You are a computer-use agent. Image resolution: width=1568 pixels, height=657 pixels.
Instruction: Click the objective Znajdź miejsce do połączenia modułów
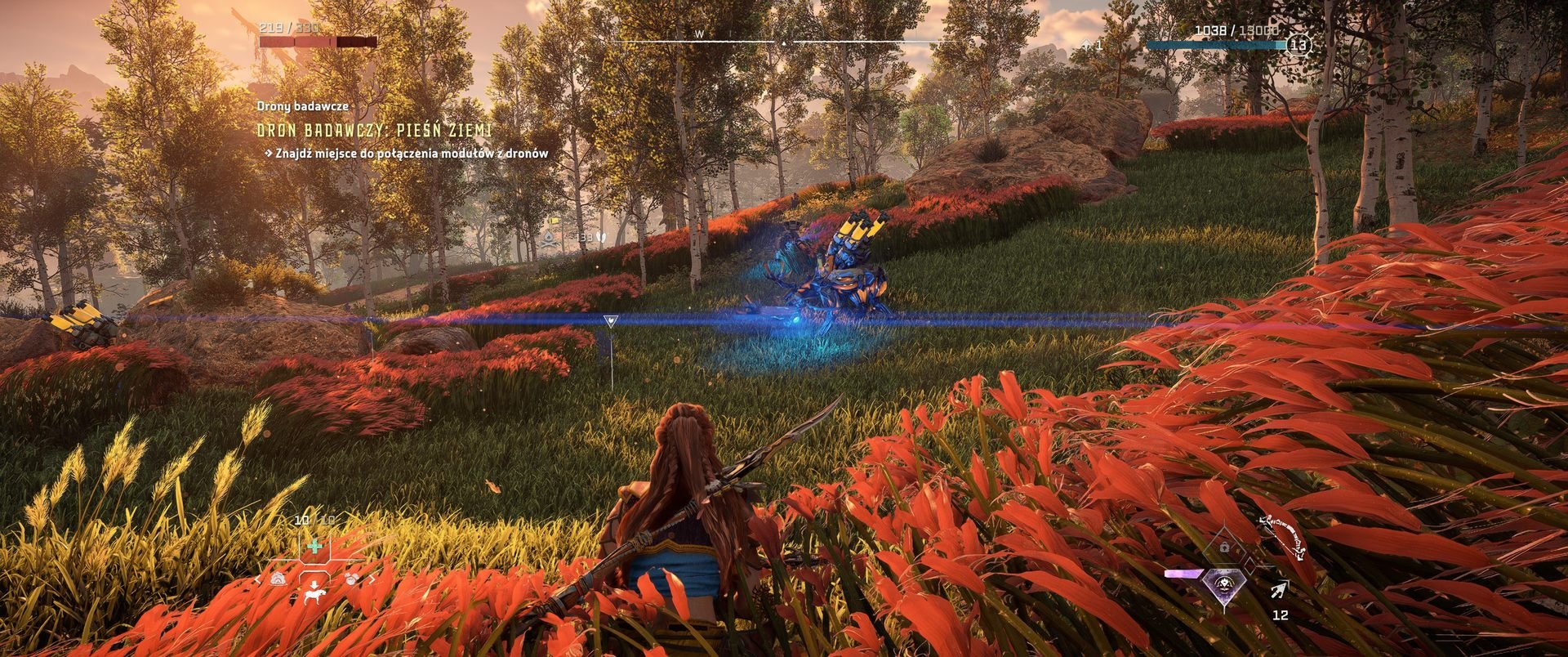(407, 152)
